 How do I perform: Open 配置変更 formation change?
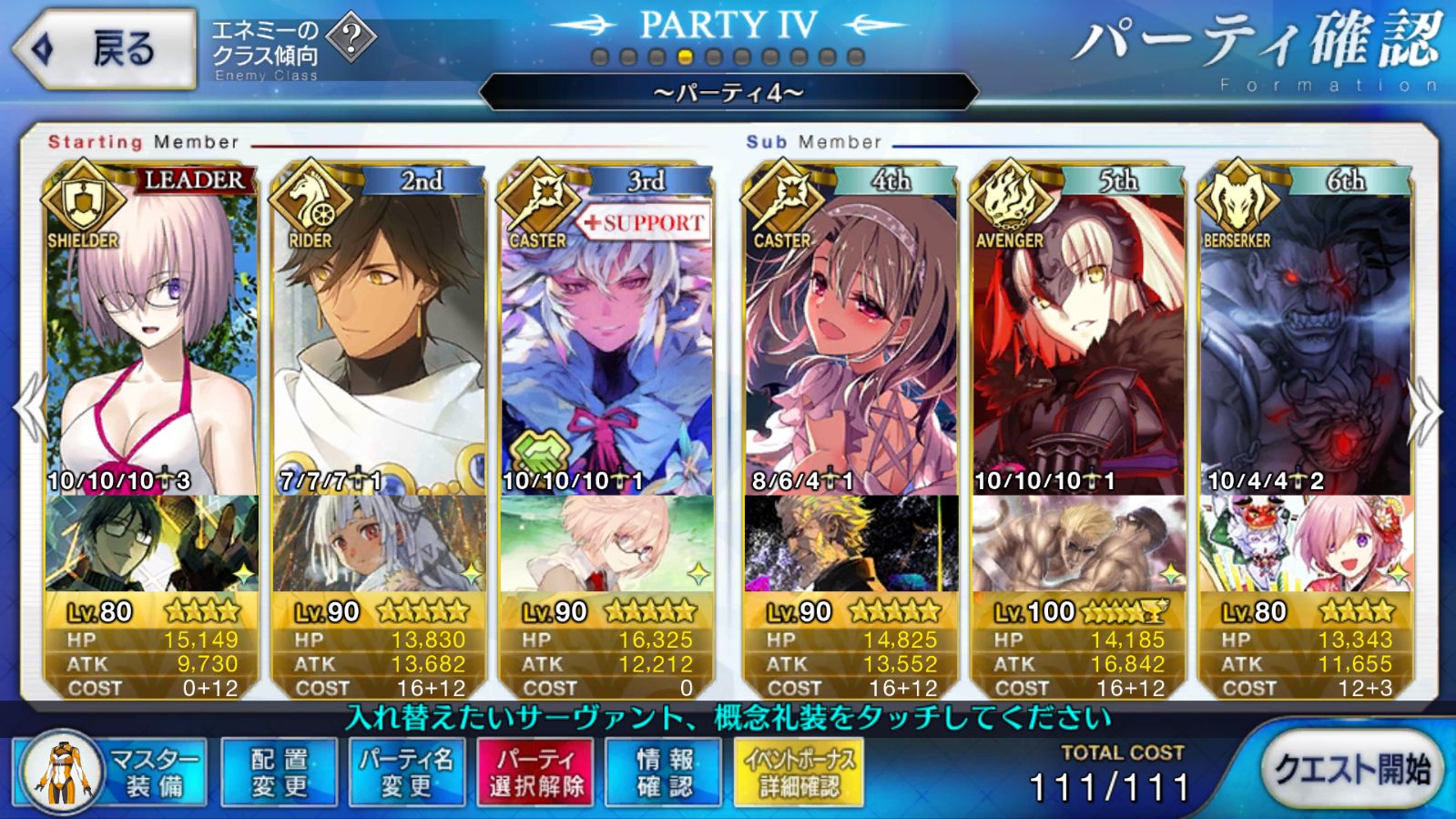[x=280, y=772]
